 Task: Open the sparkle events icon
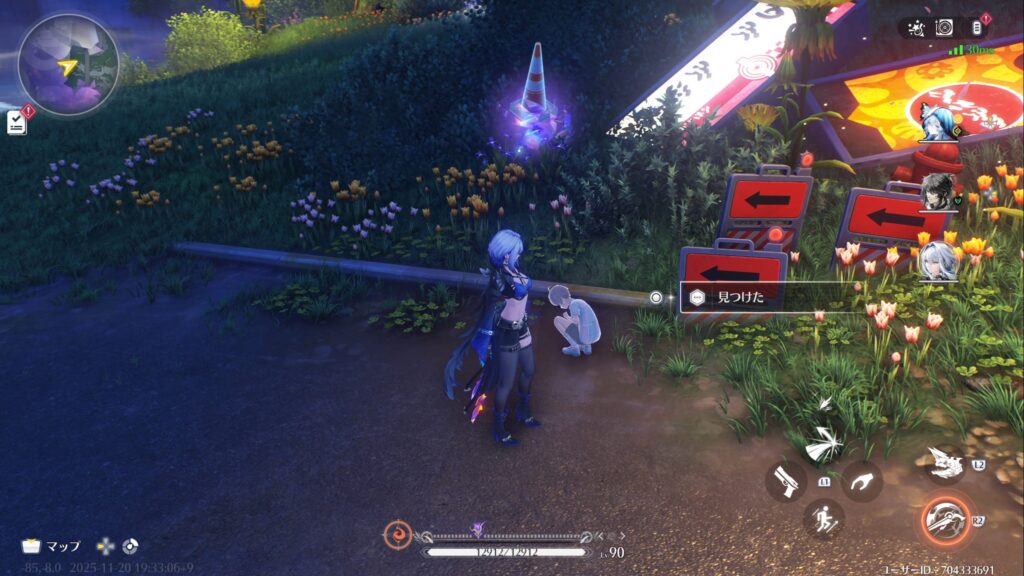coord(915,28)
